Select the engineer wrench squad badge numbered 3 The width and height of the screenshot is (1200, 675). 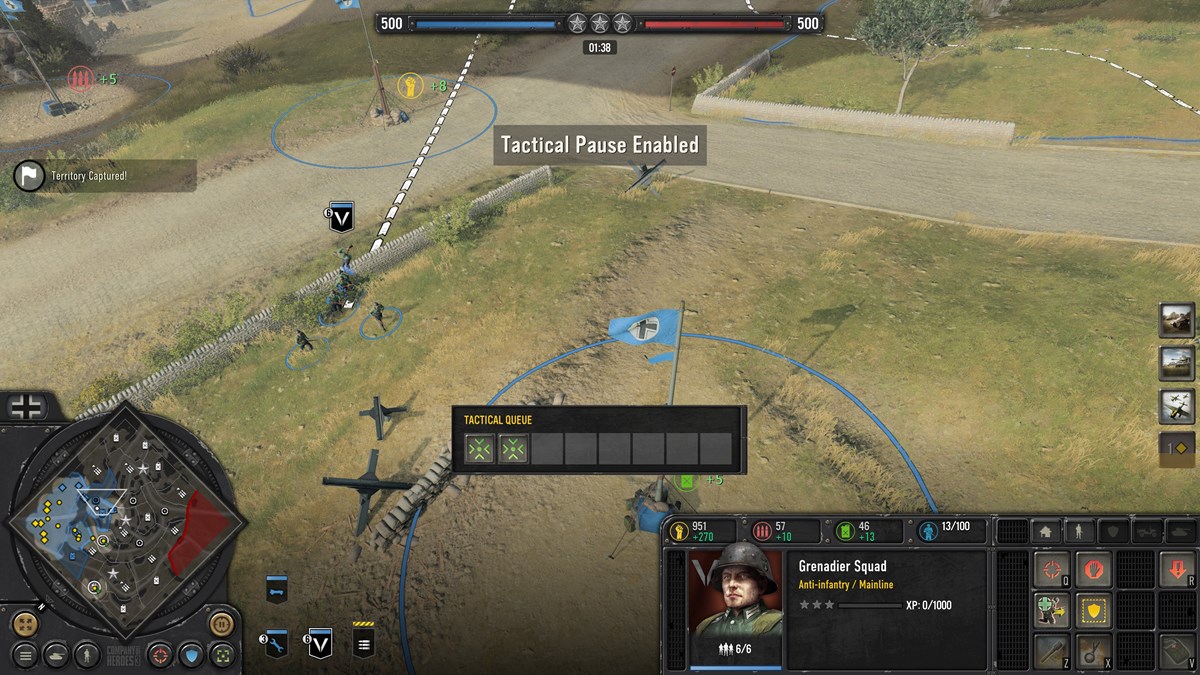(x=277, y=643)
